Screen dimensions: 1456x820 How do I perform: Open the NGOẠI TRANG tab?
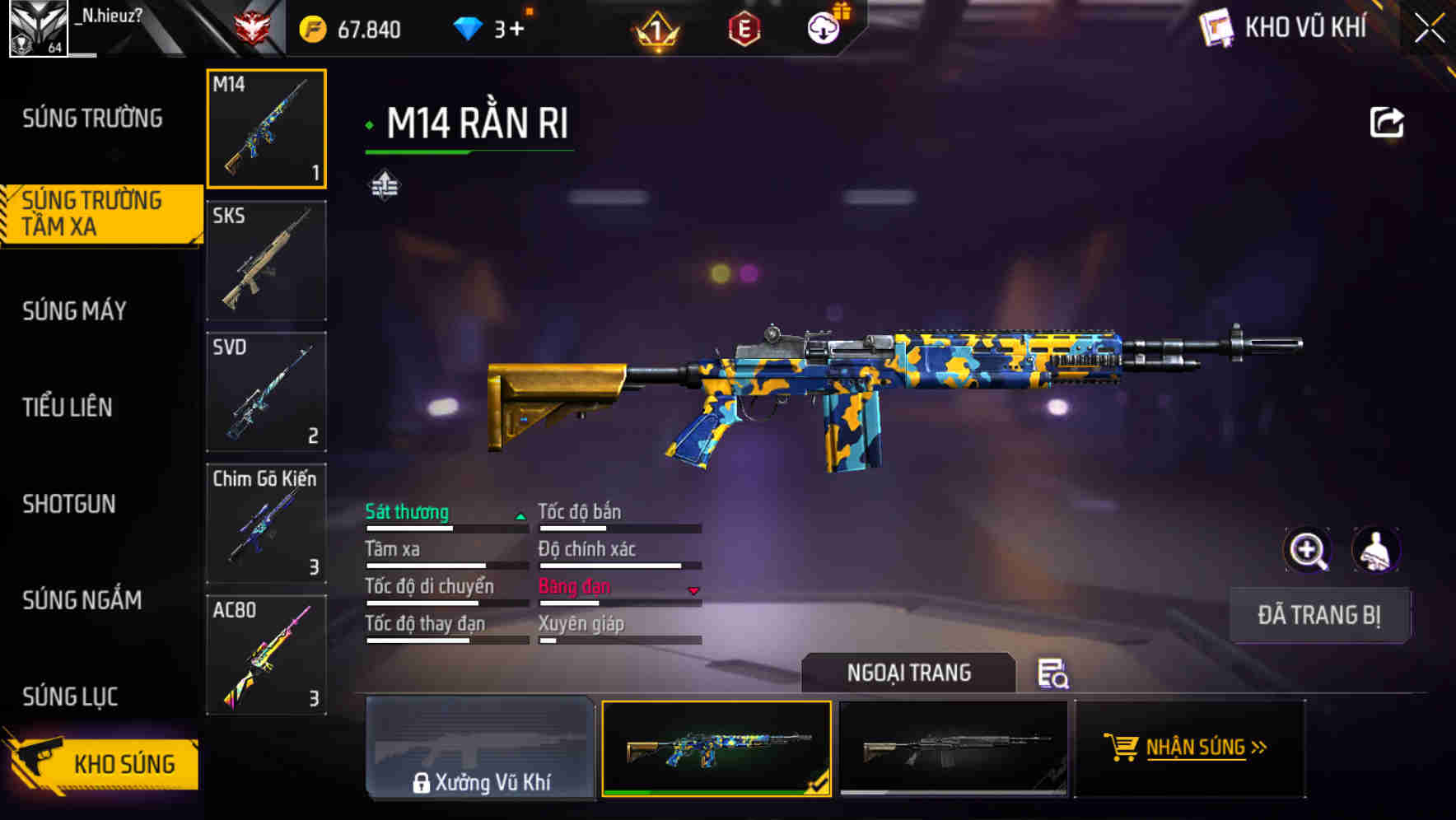pyautogui.click(x=909, y=673)
